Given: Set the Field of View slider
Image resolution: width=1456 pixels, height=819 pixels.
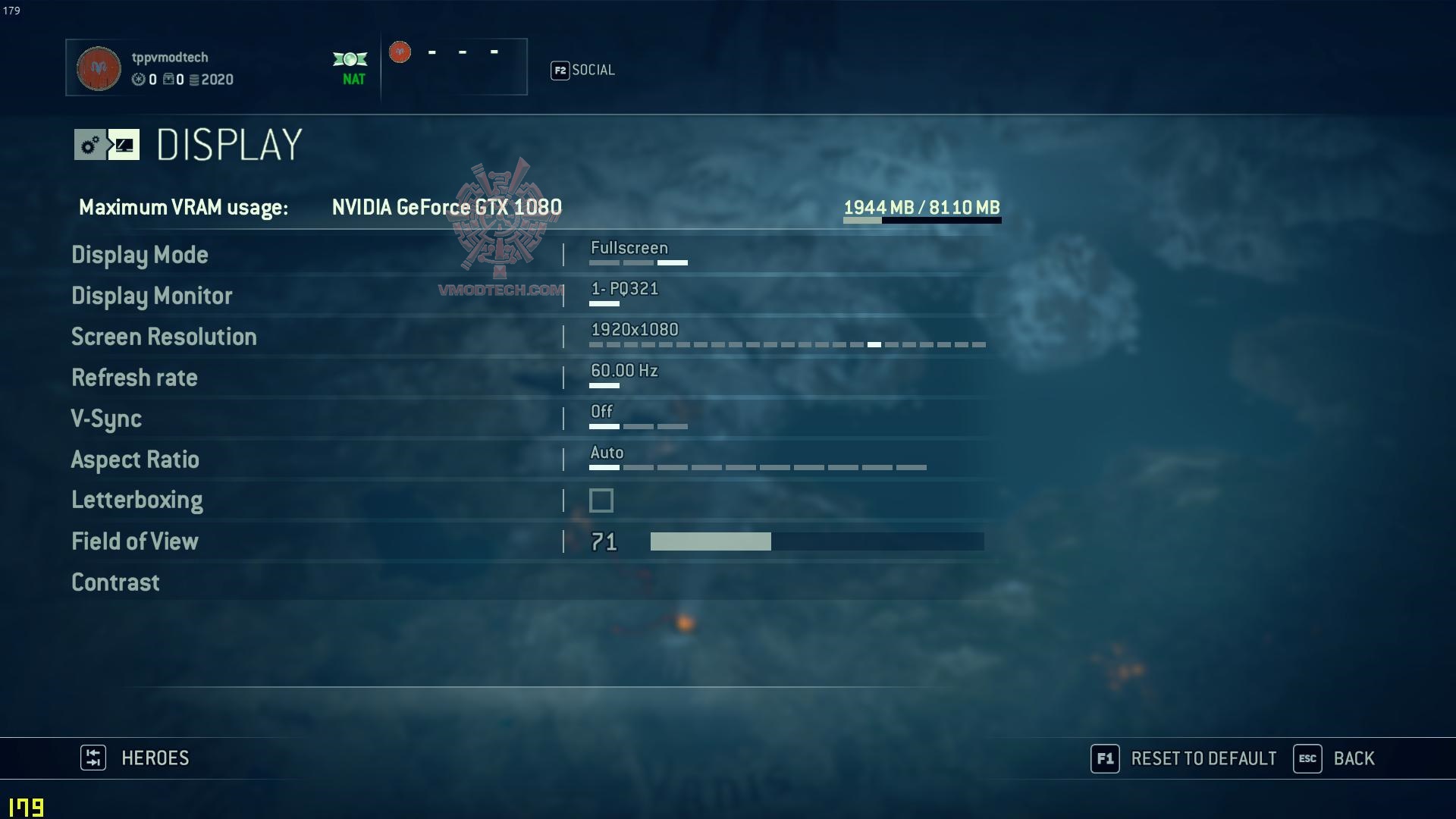Looking at the screenshot, I should click(x=817, y=541).
